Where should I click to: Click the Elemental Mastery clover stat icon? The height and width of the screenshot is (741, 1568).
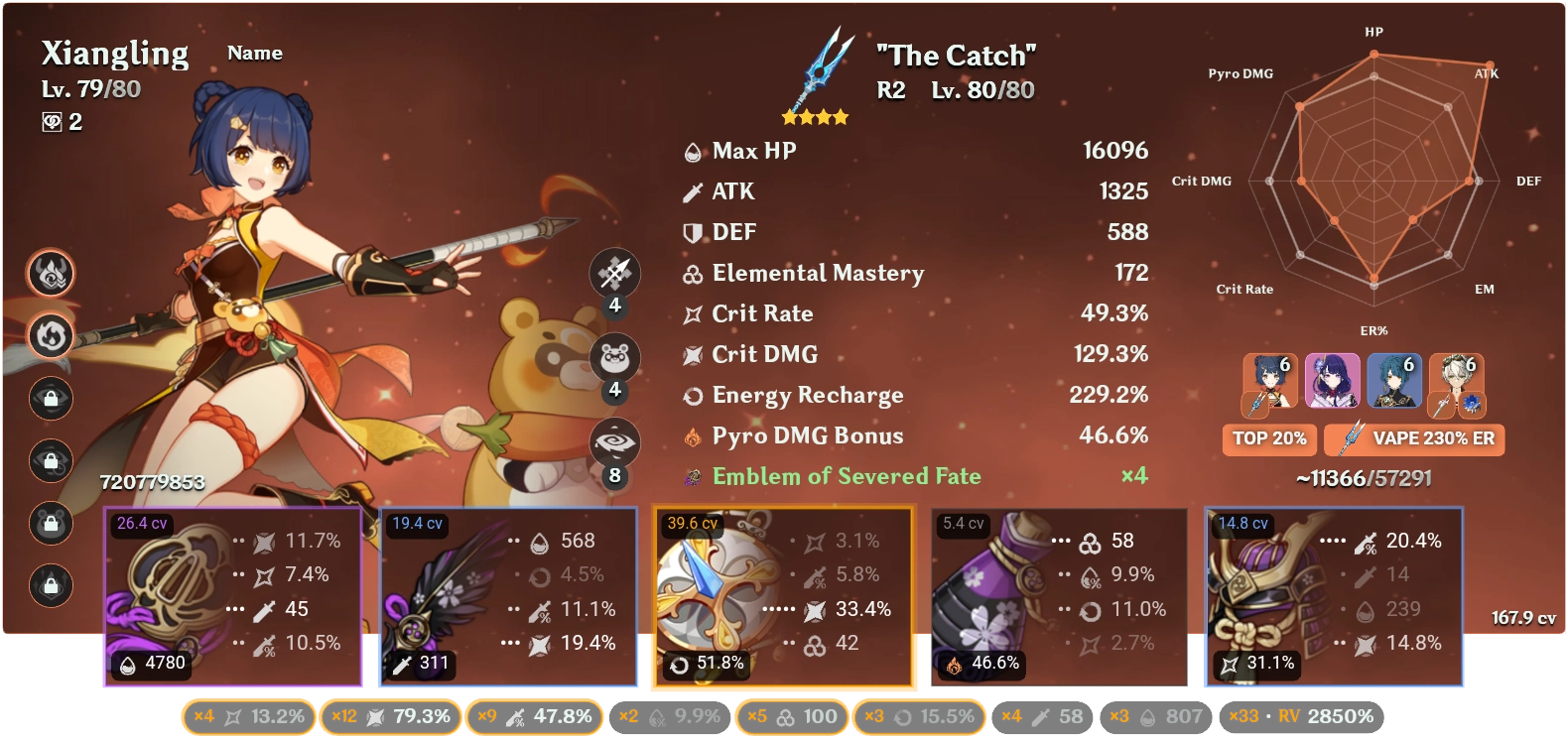[x=692, y=274]
